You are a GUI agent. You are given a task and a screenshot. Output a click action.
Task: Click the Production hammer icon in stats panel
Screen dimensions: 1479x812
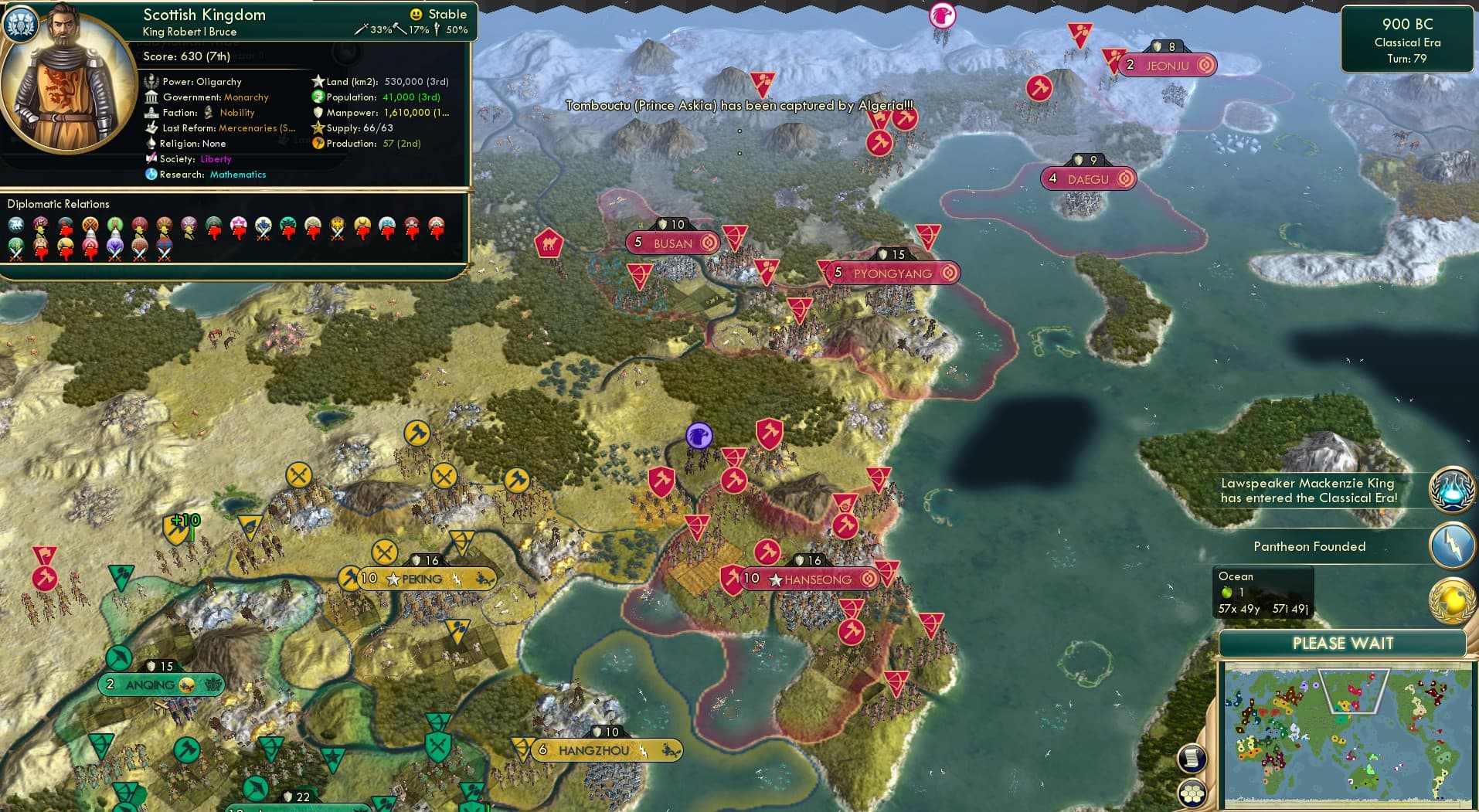click(319, 144)
